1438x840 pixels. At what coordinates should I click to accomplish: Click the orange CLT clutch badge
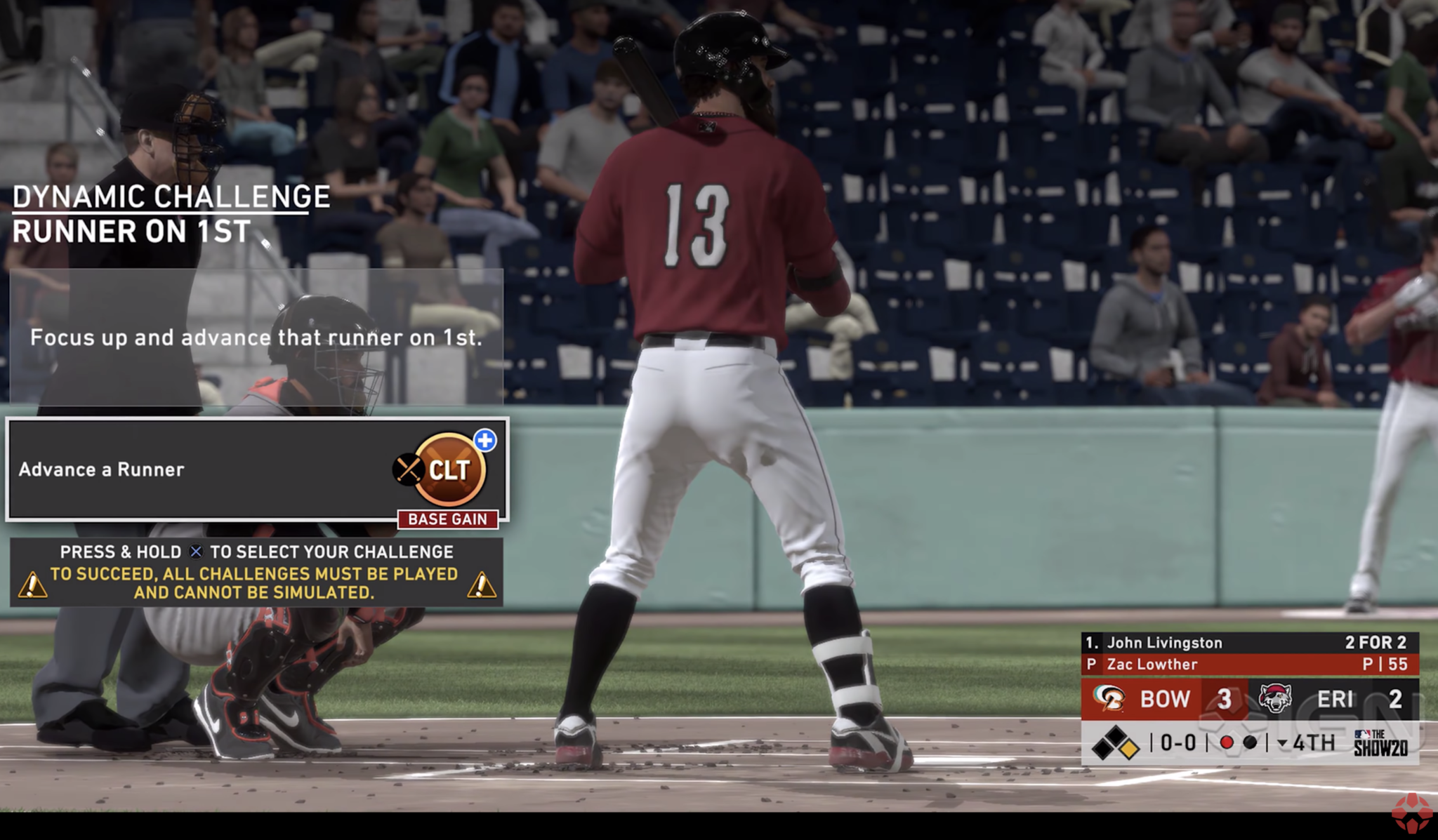(x=449, y=469)
